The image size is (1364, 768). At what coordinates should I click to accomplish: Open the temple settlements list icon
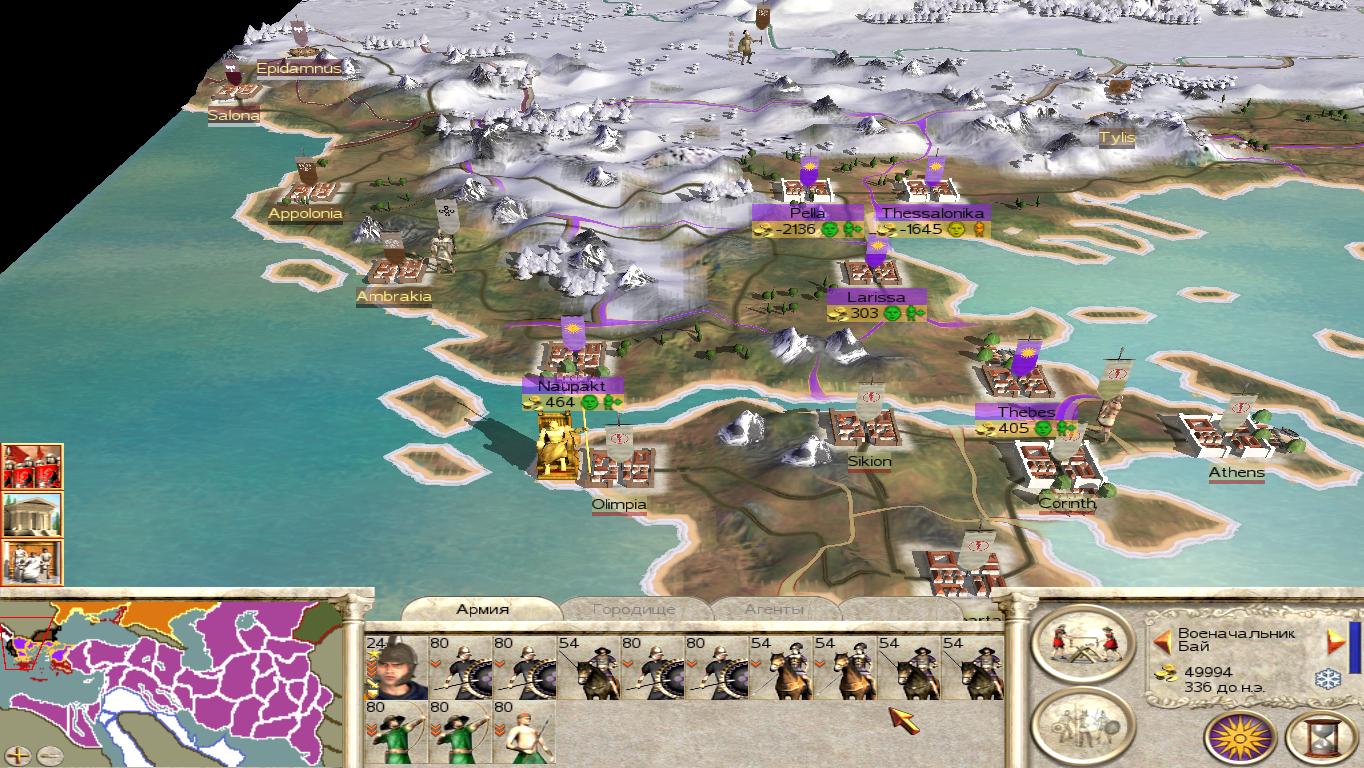32,515
